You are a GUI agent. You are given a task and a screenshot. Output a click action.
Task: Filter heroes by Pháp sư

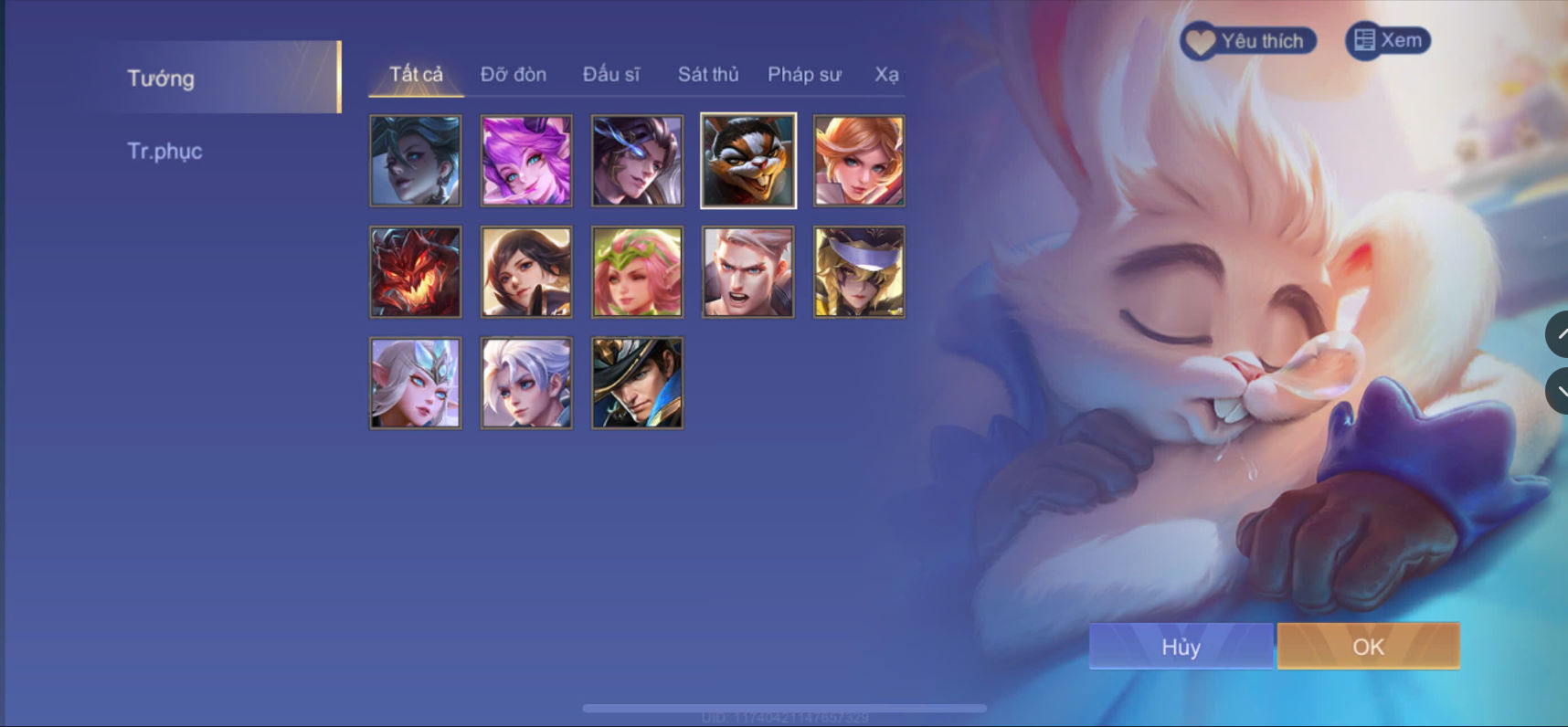(805, 74)
